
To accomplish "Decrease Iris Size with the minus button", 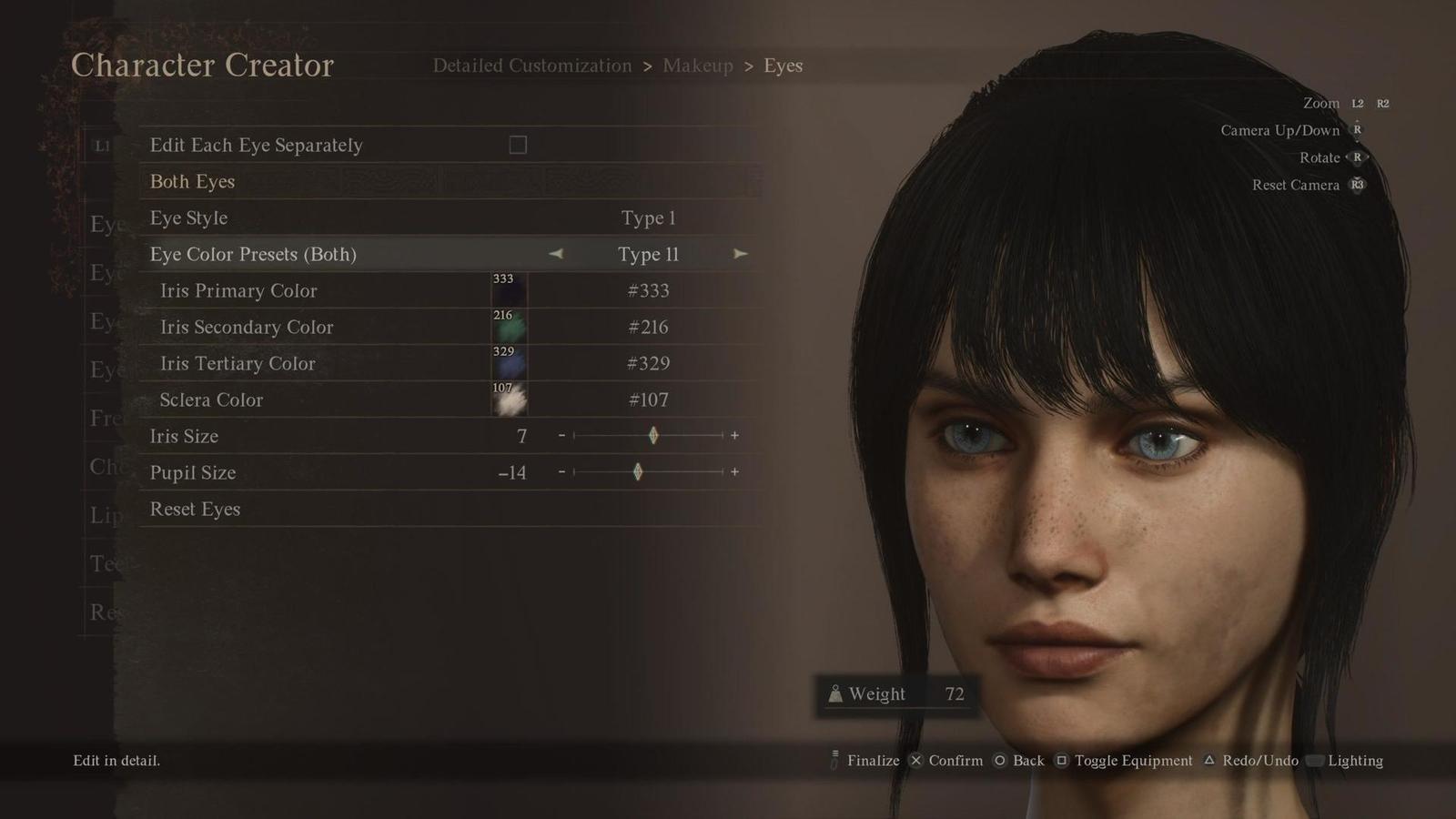I will [561, 436].
